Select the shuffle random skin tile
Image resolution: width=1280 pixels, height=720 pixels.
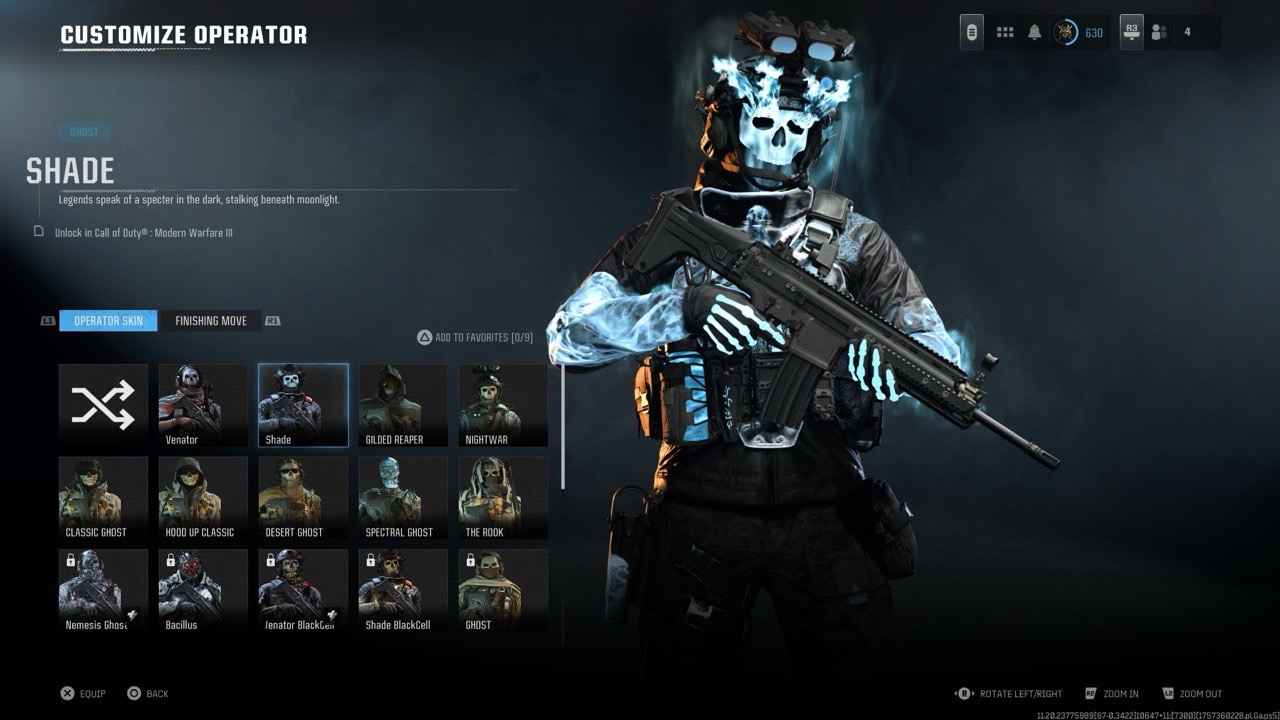click(x=103, y=405)
